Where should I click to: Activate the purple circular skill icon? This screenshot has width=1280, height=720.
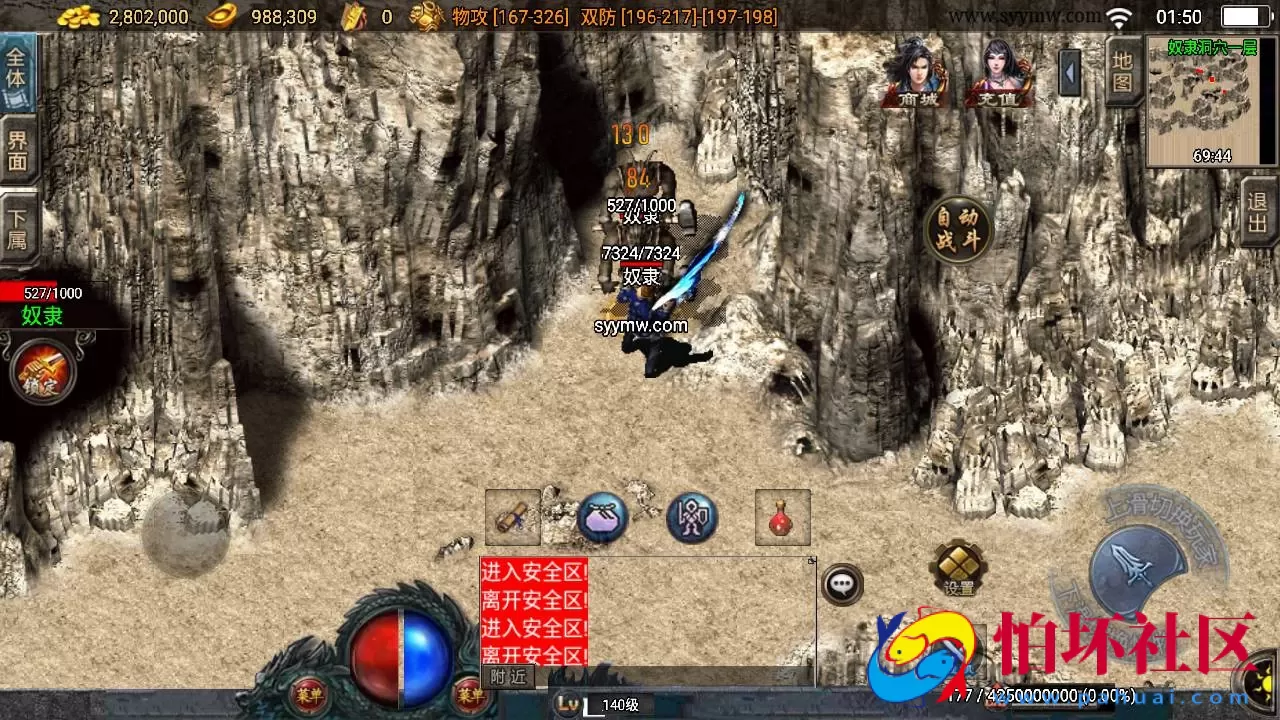tap(692, 517)
